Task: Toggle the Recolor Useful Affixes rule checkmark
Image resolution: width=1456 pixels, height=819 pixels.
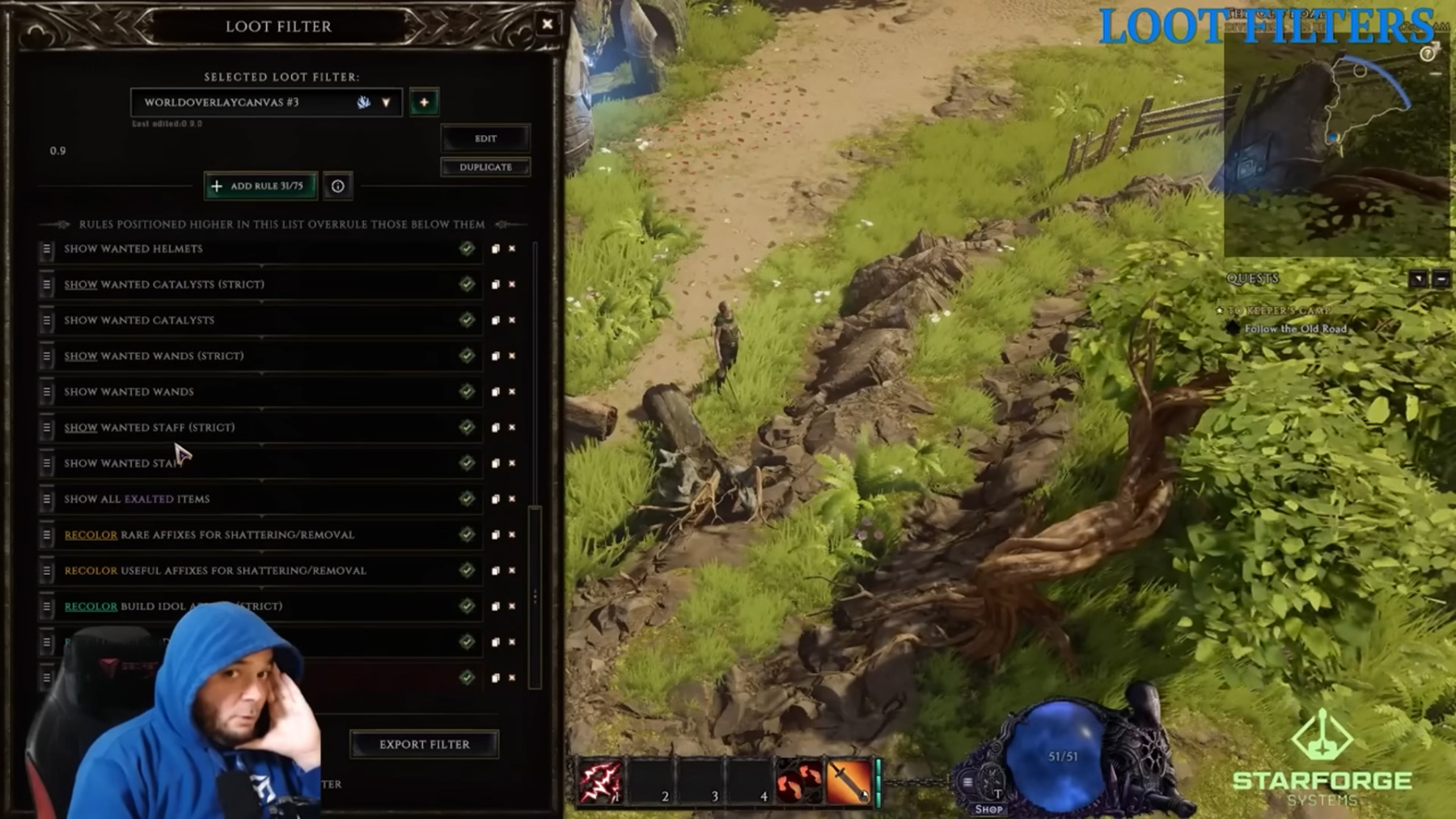Action: coord(467,571)
